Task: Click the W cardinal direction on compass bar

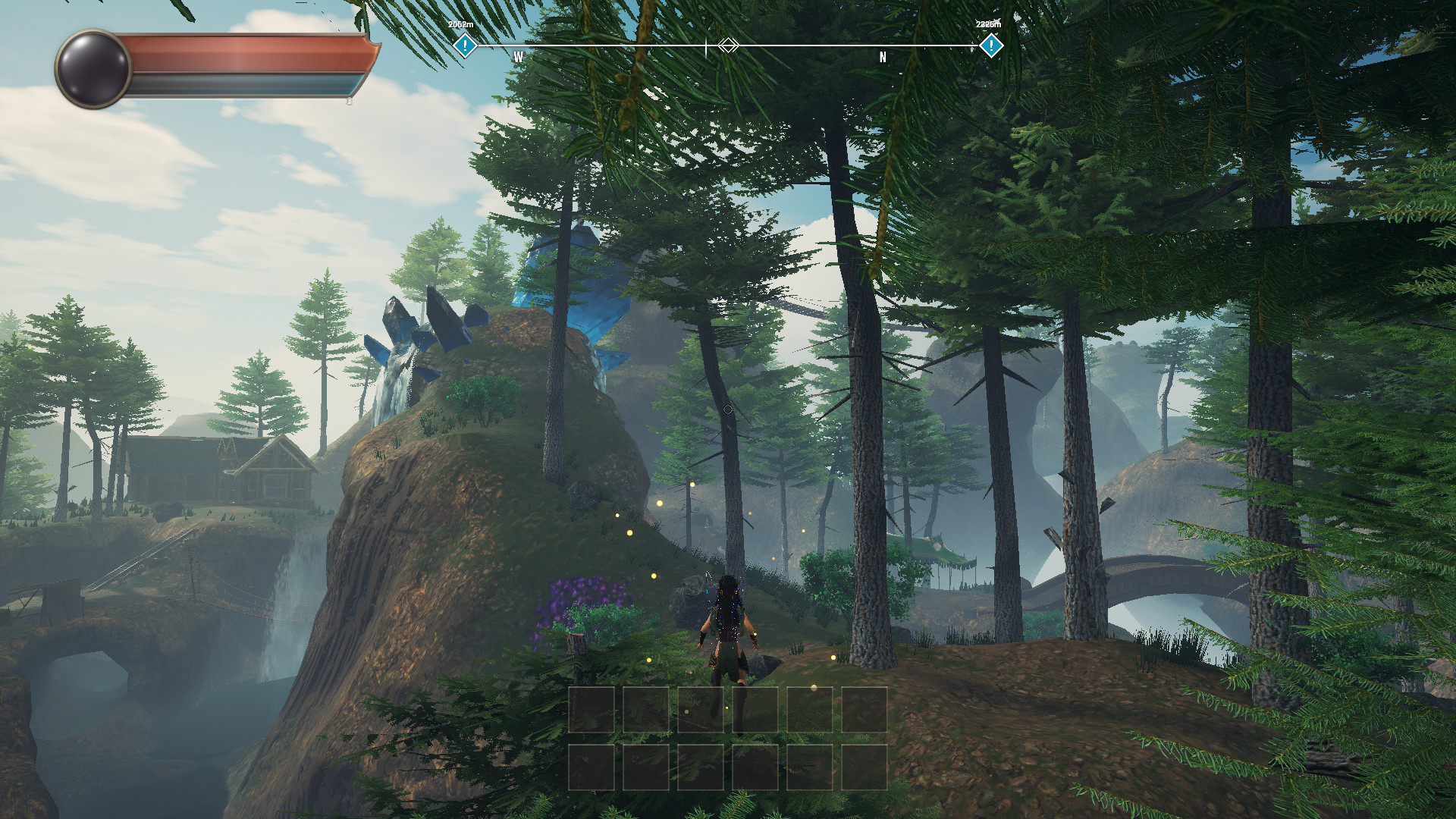Action: click(x=519, y=55)
